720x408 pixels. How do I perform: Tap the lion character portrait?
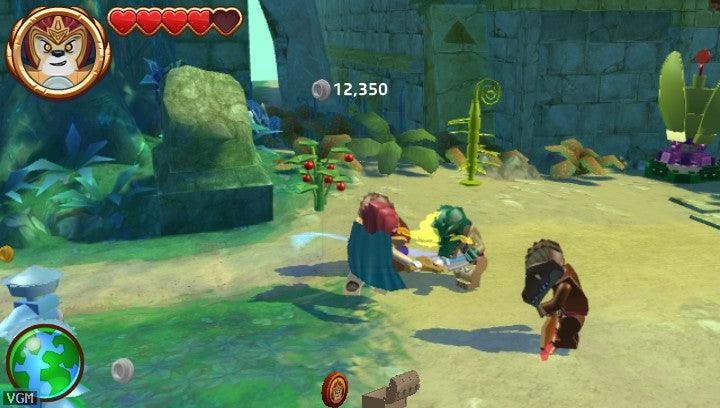click(x=57, y=49)
